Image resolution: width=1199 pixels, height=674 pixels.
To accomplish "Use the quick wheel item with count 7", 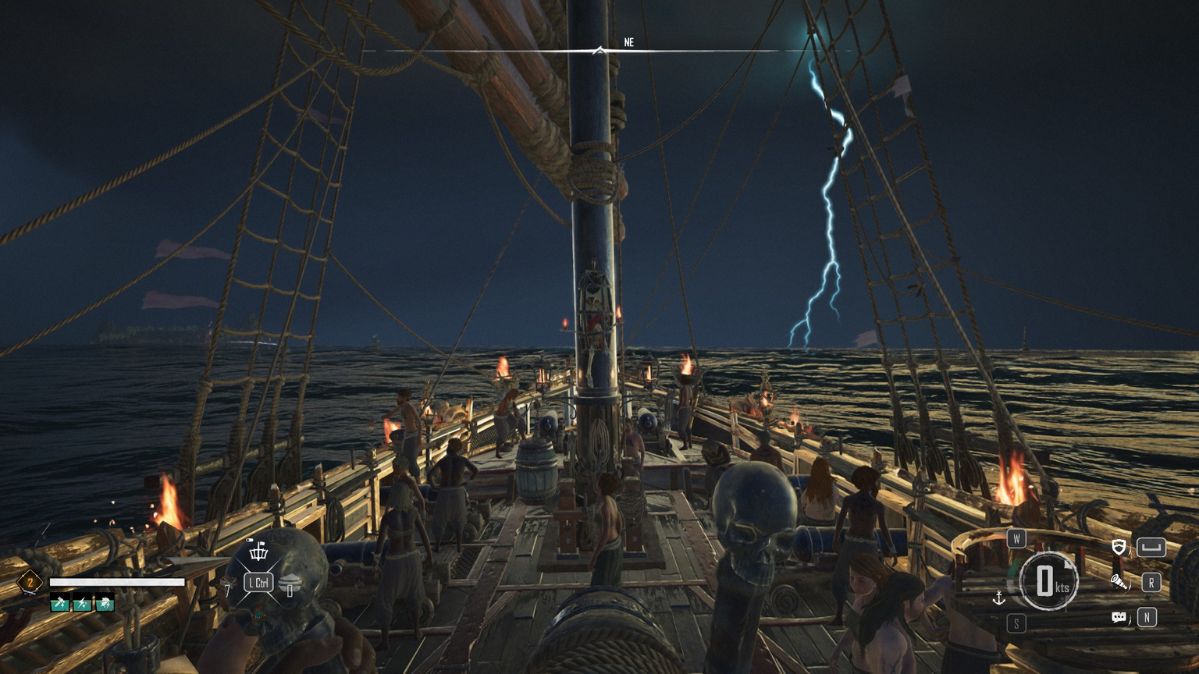I will pos(230,582).
